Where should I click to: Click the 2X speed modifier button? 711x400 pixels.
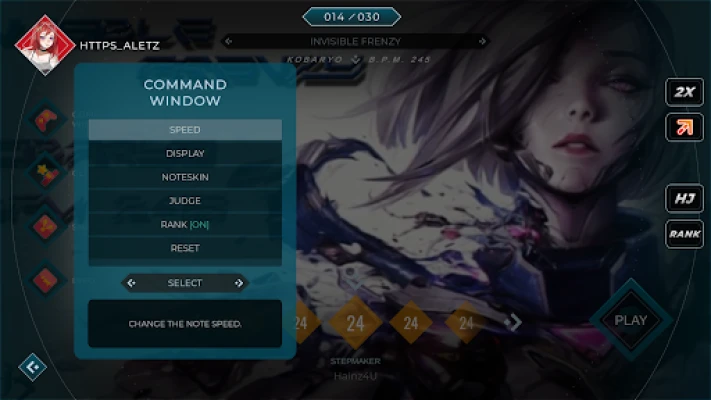684,92
